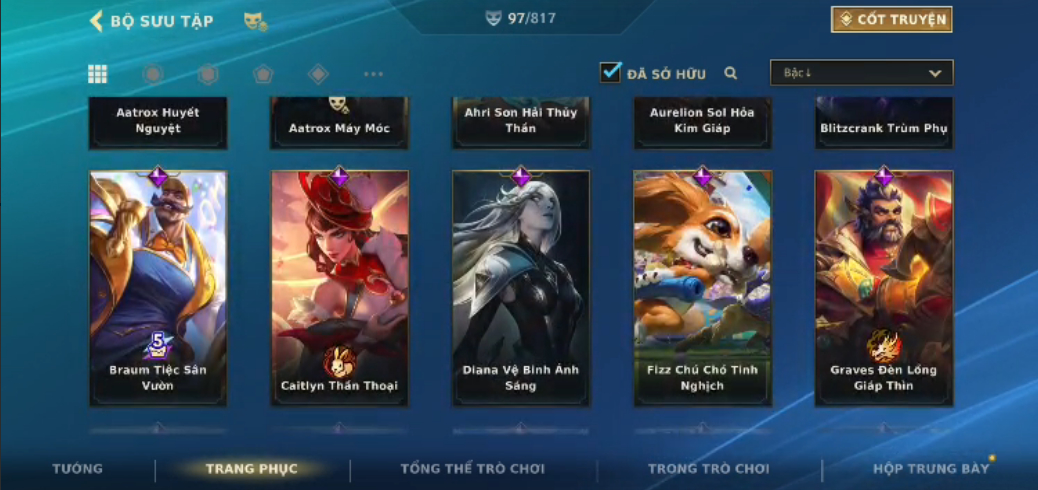This screenshot has height=490, width=1038.
Task: Choose the Caitlyn Thần Thoại skin card
Action: coord(339,288)
